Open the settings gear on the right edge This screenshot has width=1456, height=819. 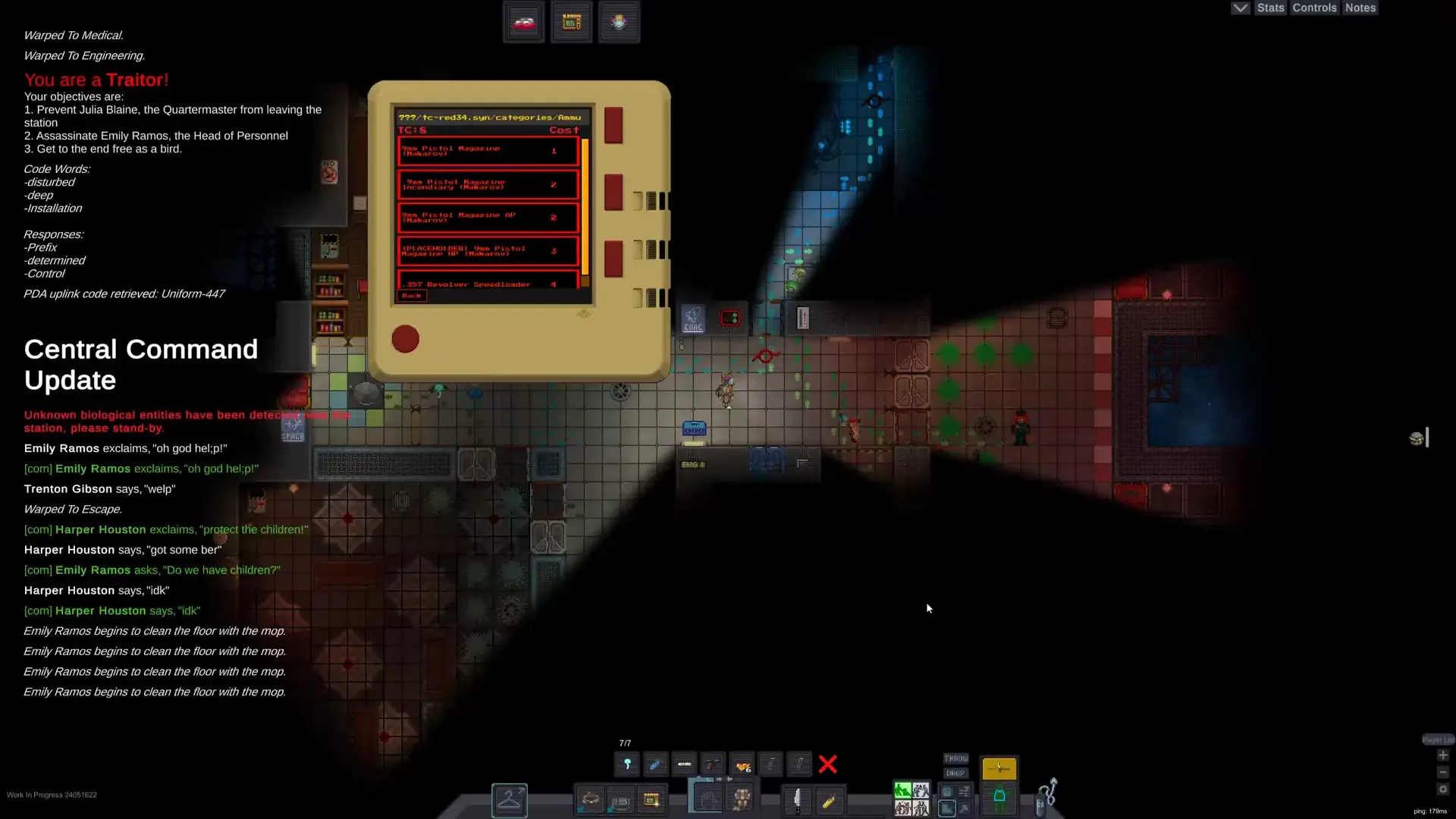1442,789
